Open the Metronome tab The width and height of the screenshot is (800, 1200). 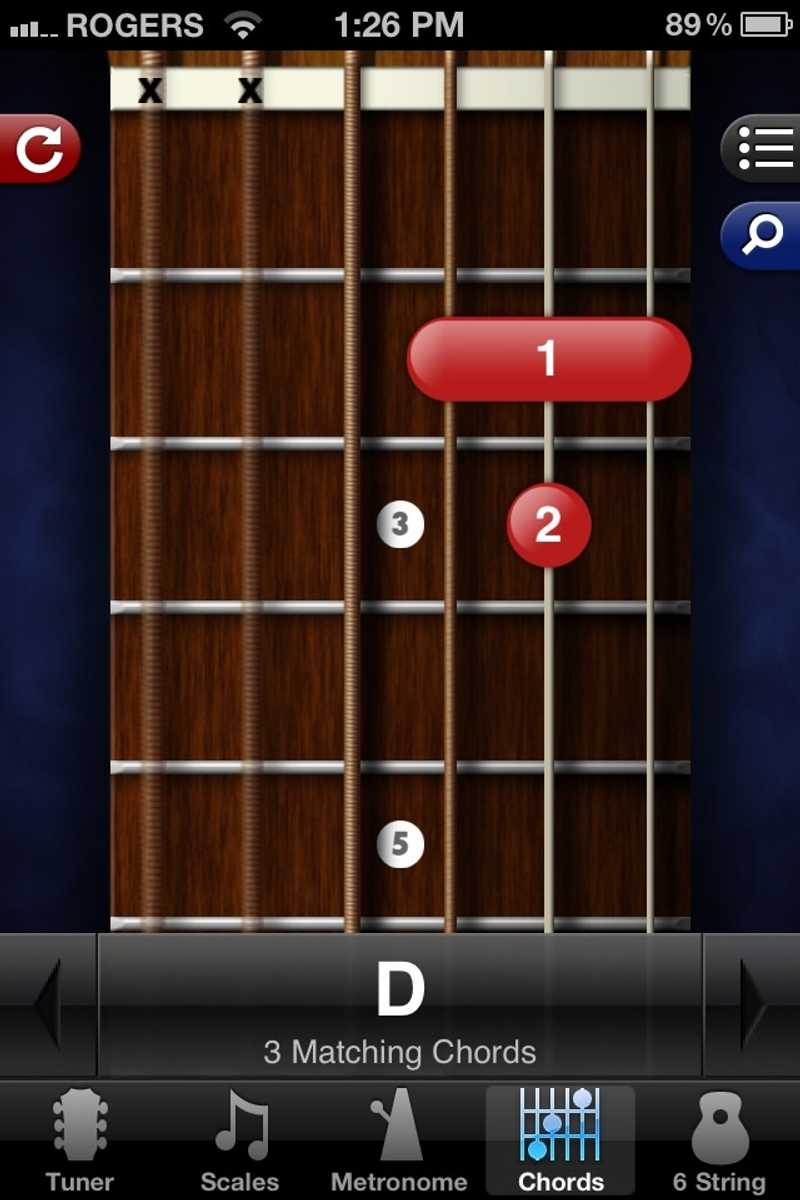click(400, 1142)
